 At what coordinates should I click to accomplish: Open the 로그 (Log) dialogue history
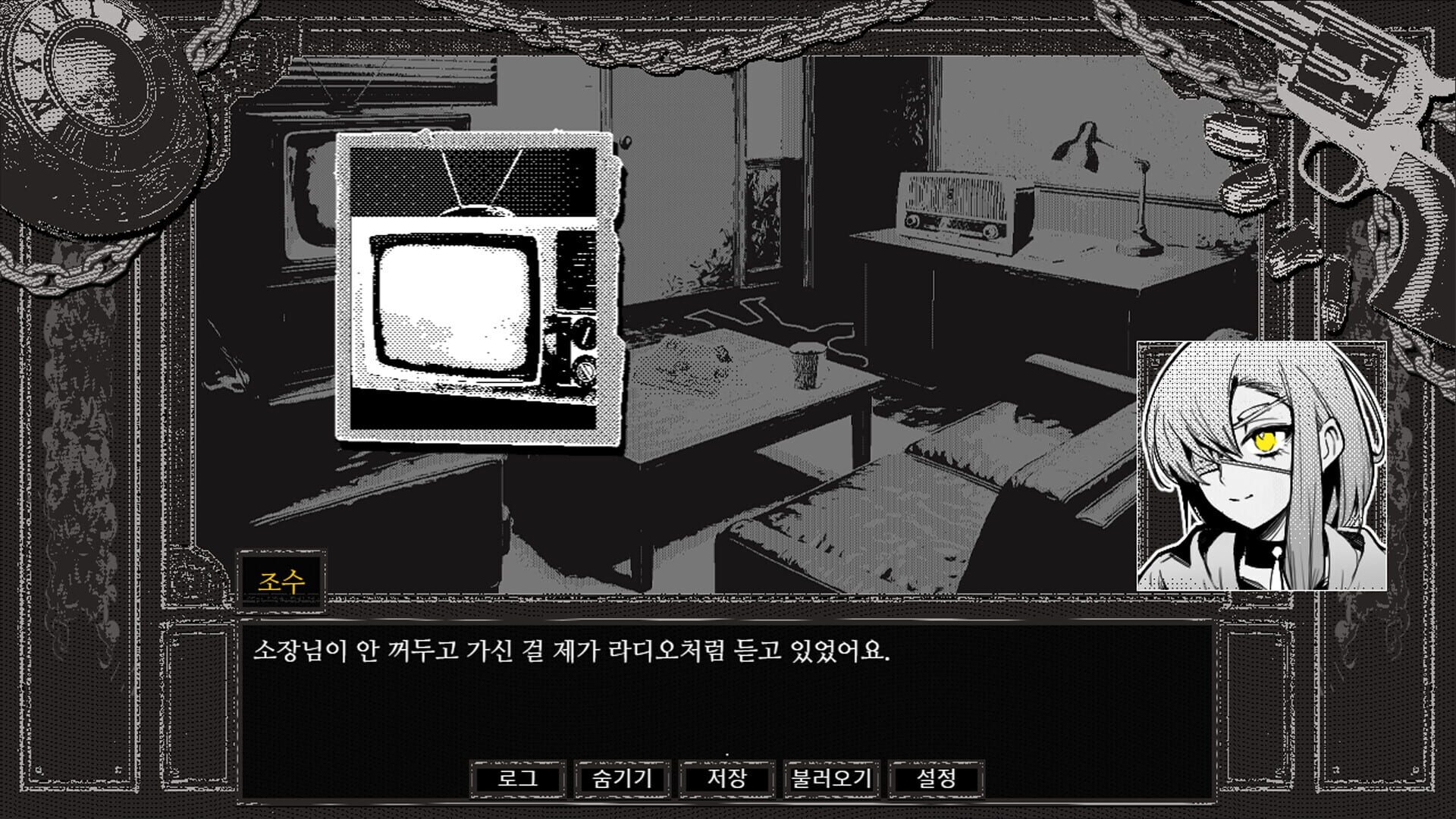pyautogui.click(x=519, y=777)
